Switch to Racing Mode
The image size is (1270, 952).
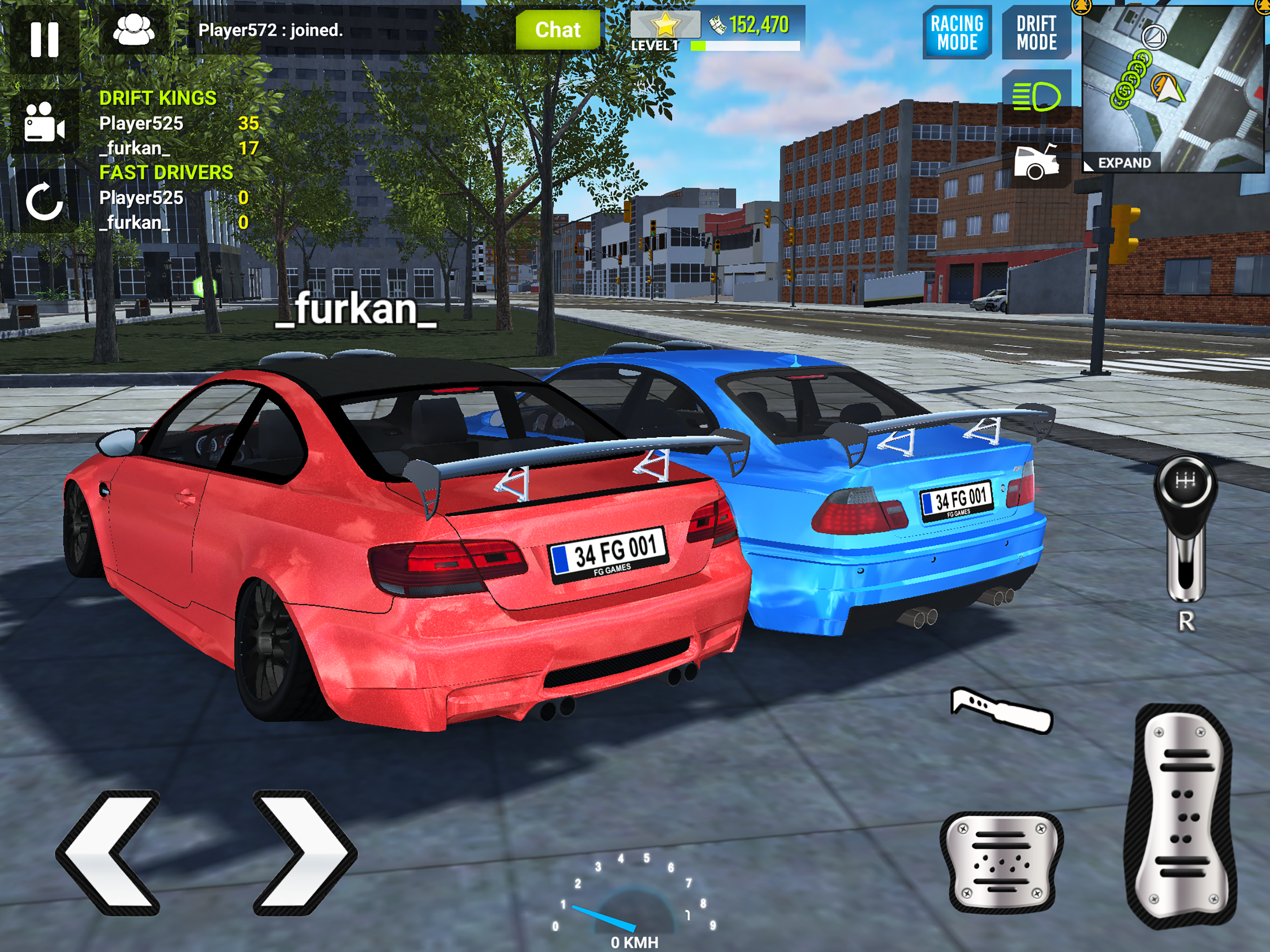(957, 33)
